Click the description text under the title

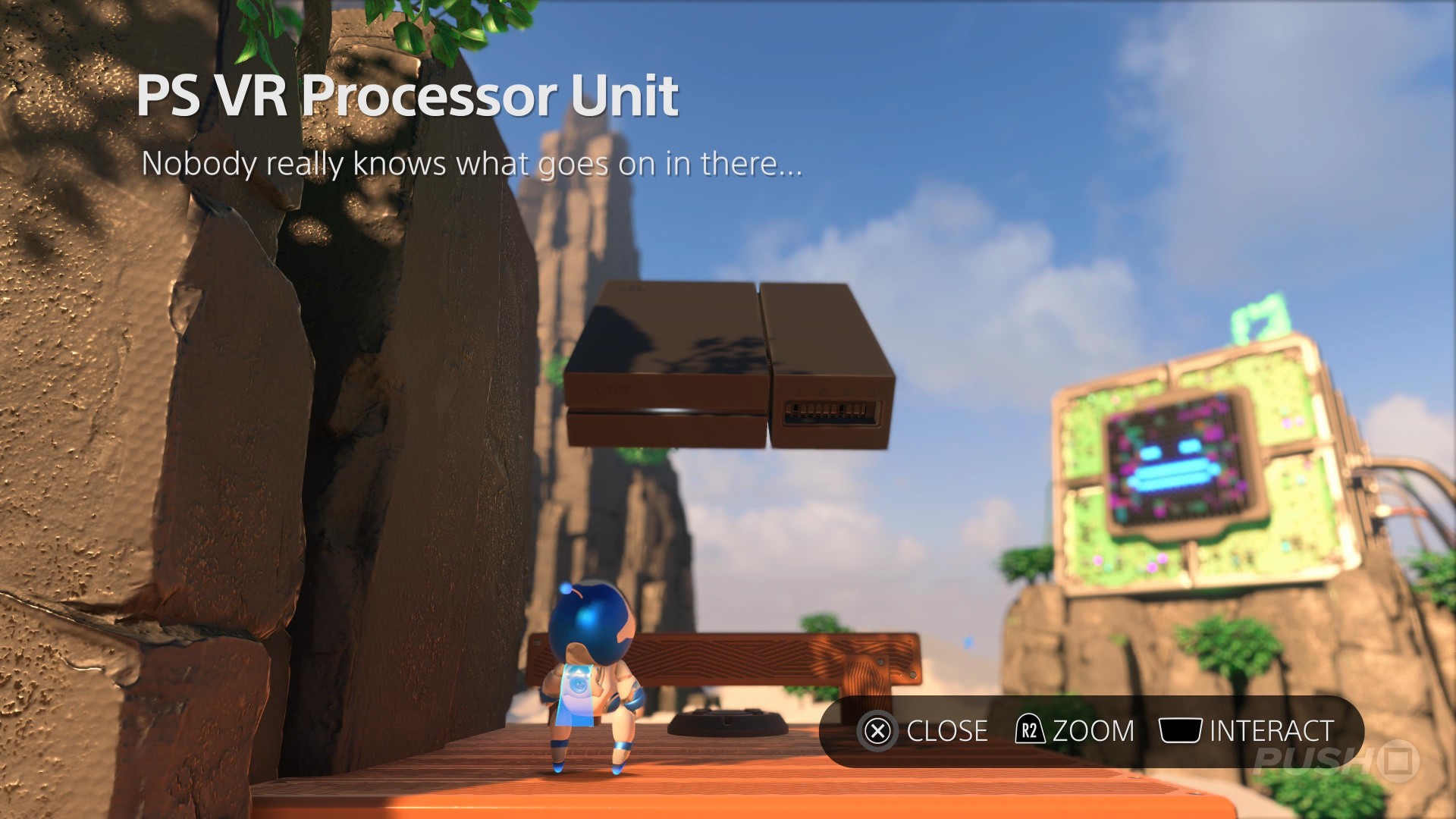[473, 162]
